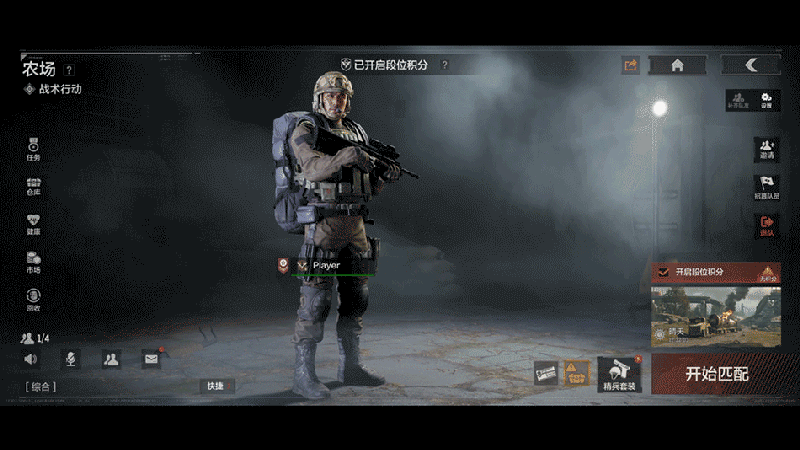Open the 回收 recycle menu

(x=33, y=298)
